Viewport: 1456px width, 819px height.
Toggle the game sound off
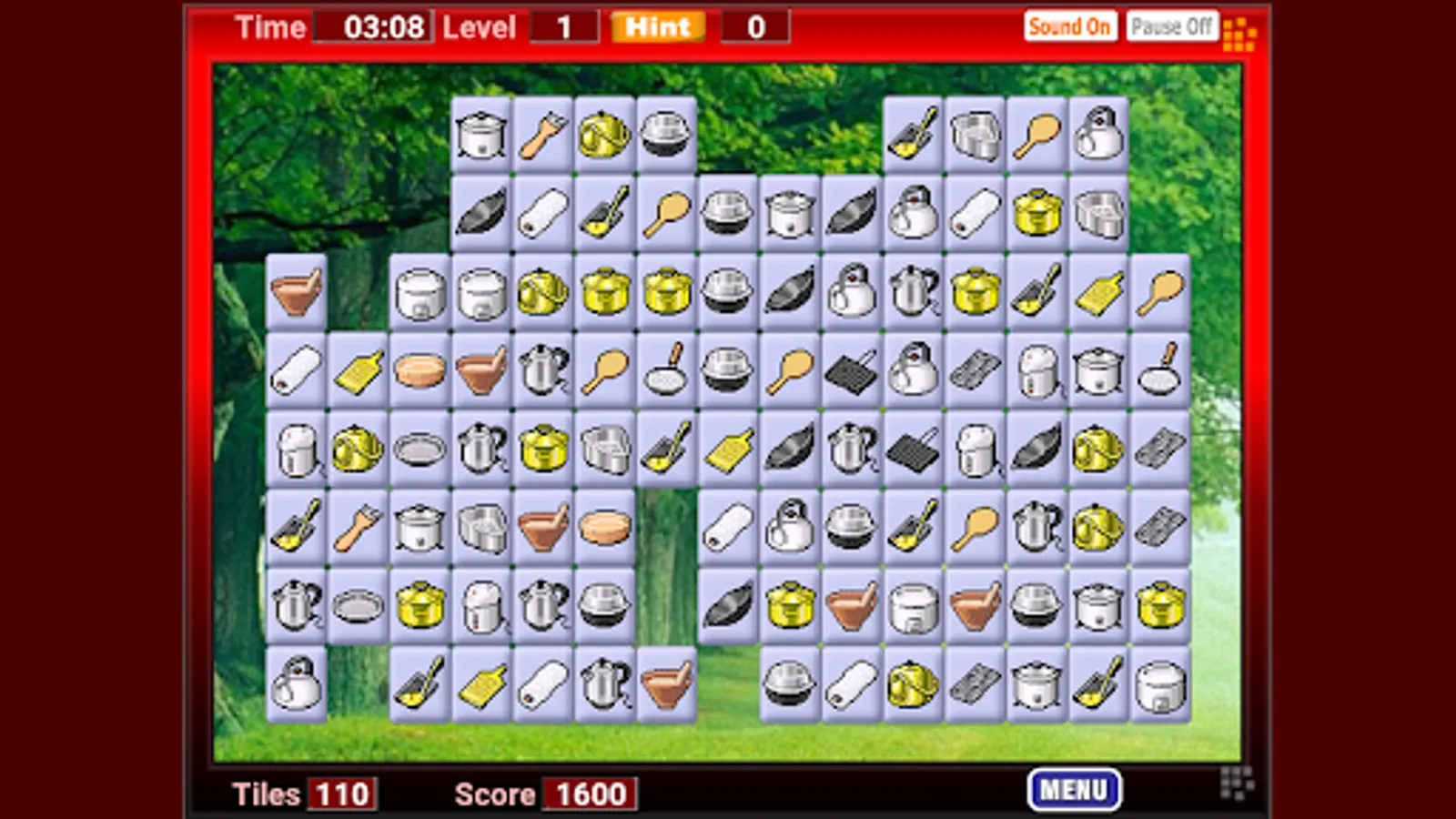coord(1070,25)
